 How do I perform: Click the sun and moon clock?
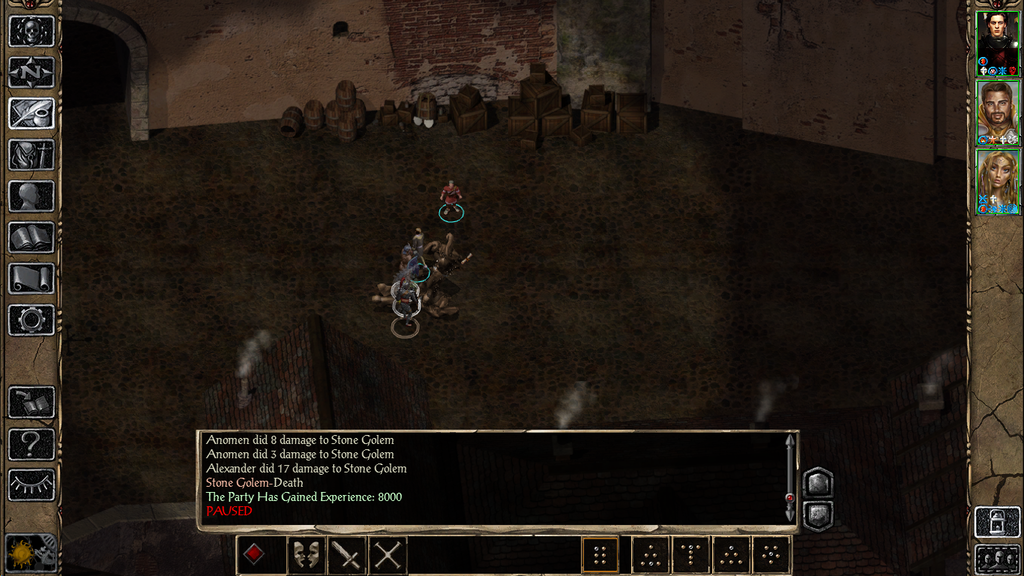click(x=31, y=552)
